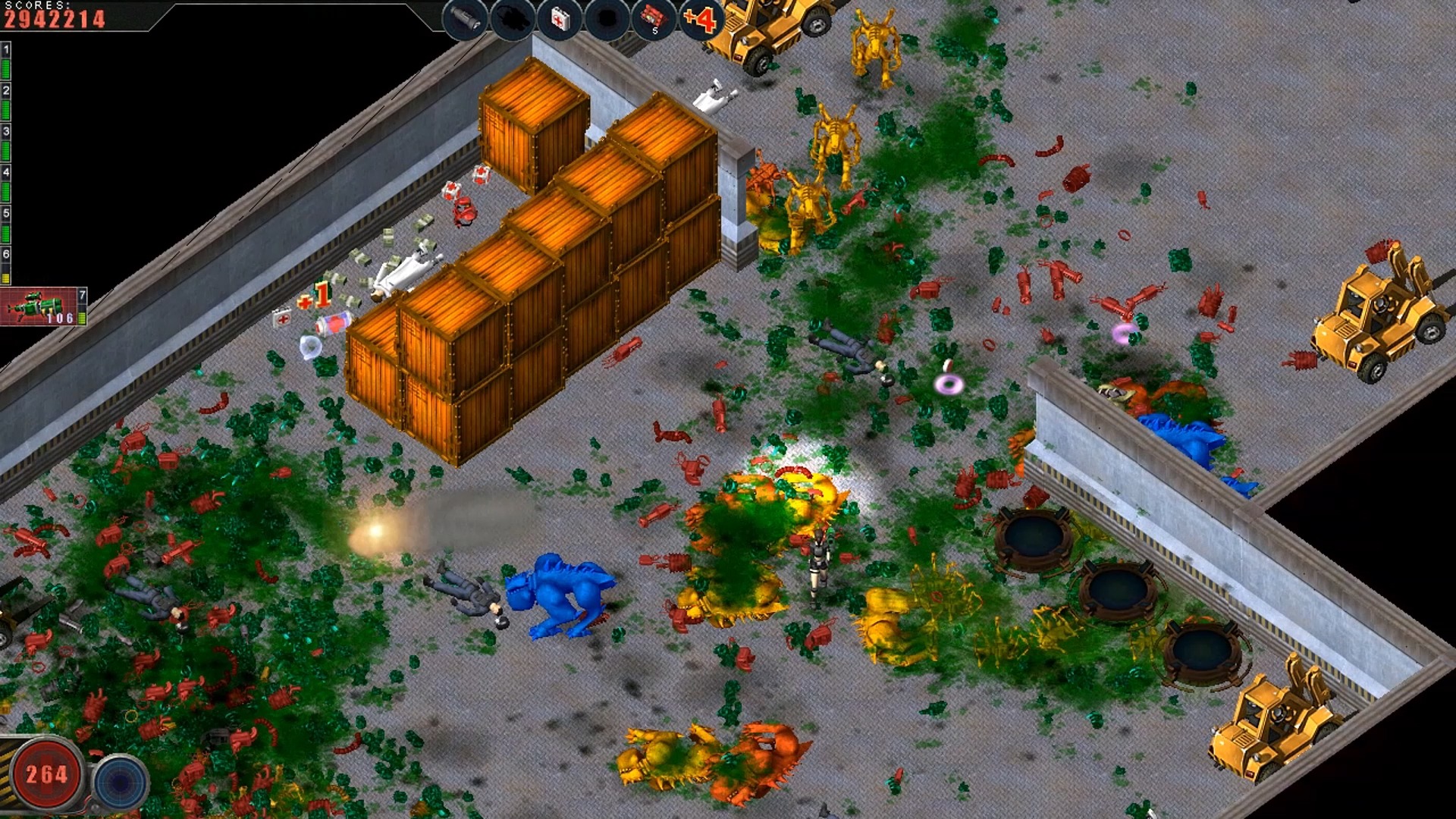Screen dimensions: 1456x819
Task: Select the dynamite bundle item
Action: click(653, 19)
